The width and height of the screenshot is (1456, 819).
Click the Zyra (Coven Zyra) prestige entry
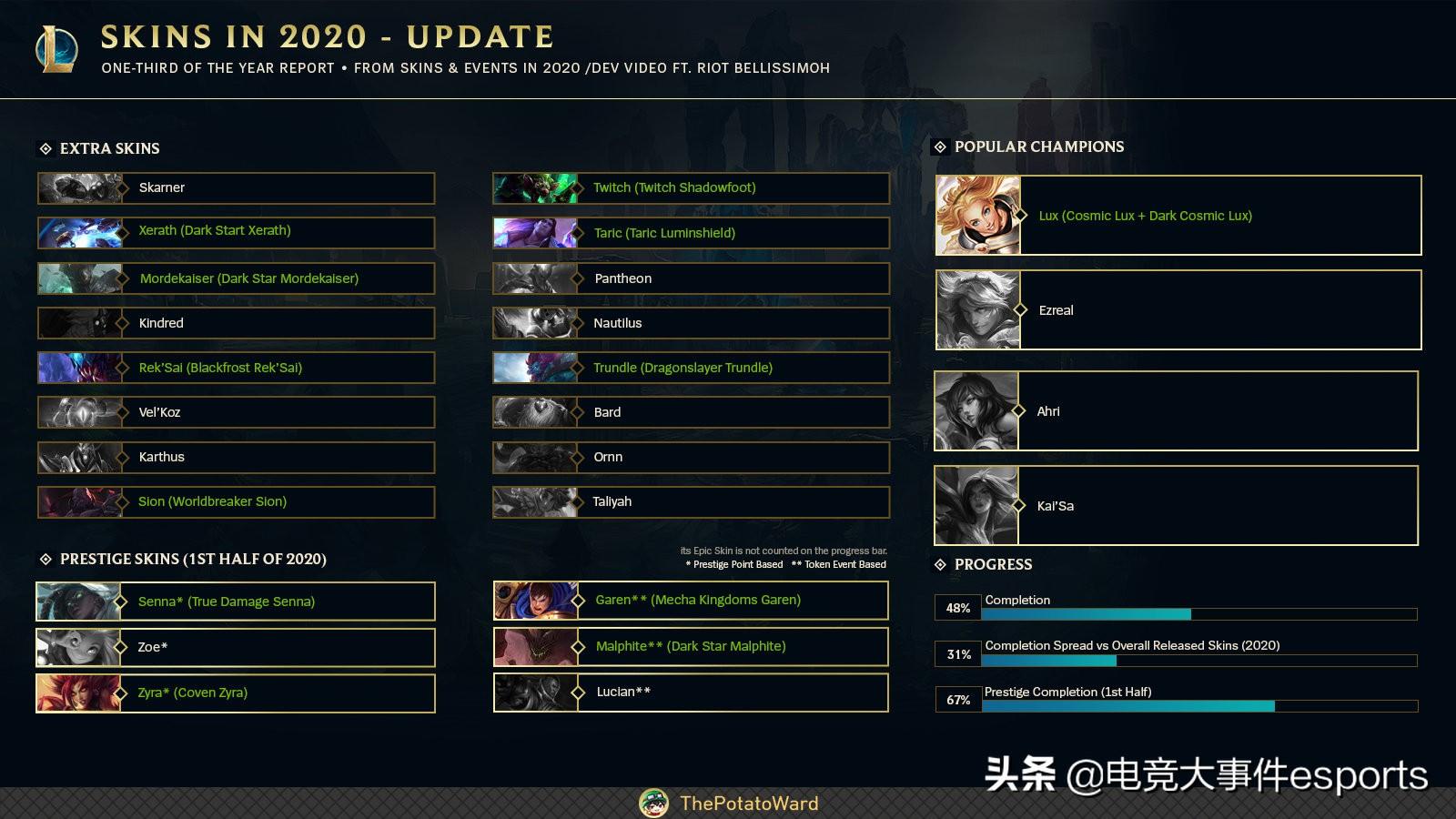[237, 693]
